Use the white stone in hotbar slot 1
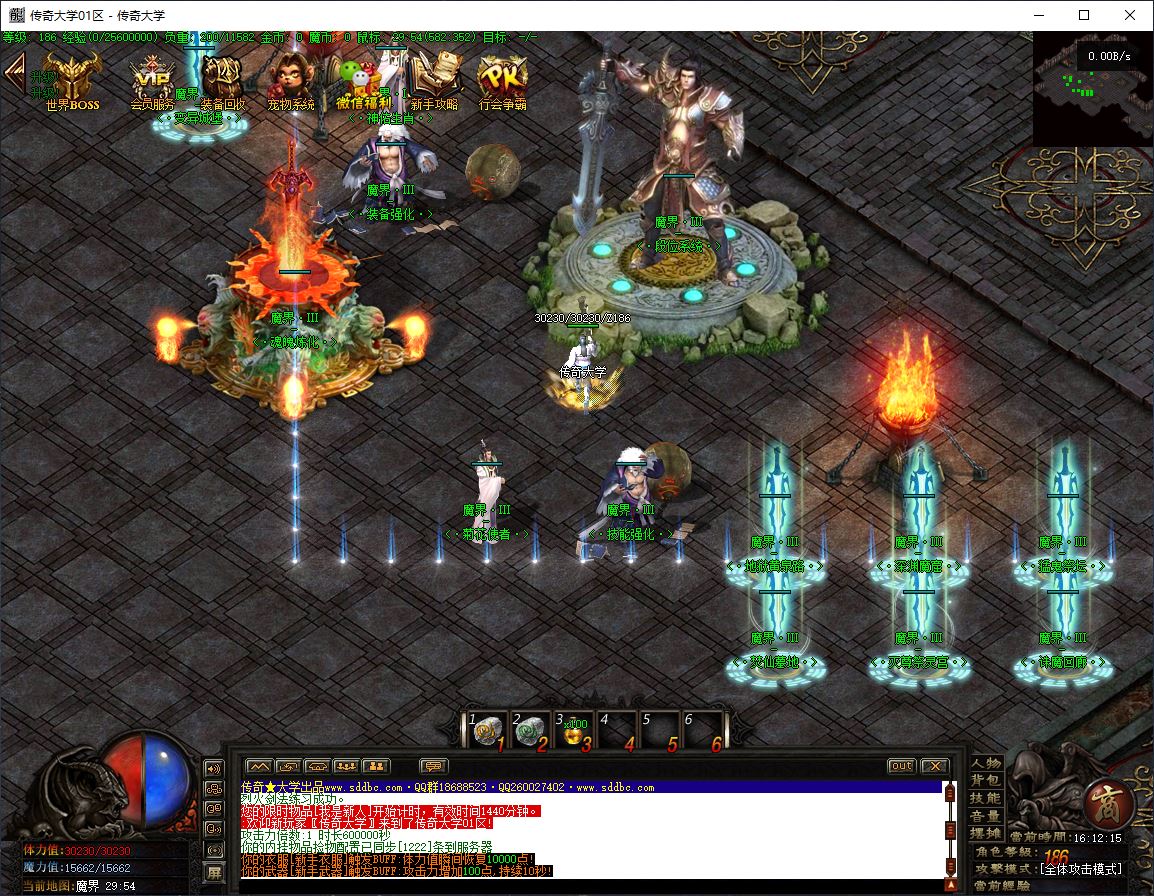The width and height of the screenshot is (1154, 896). click(487, 732)
